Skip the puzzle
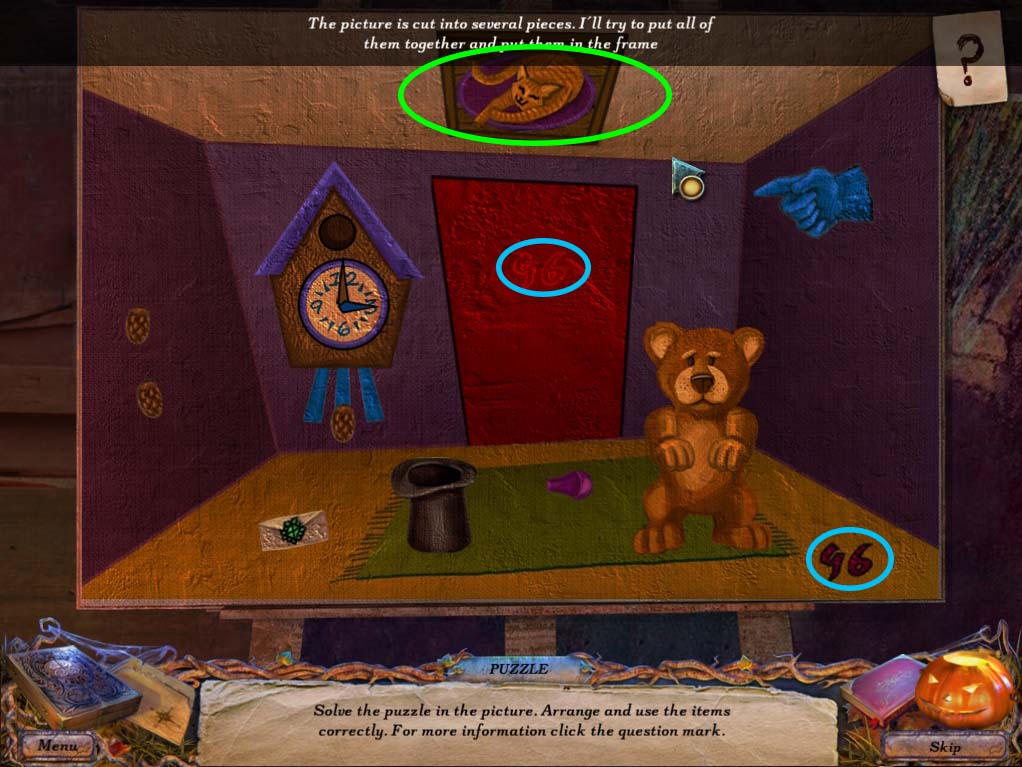1022x767 pixels. tap(944, 746)
